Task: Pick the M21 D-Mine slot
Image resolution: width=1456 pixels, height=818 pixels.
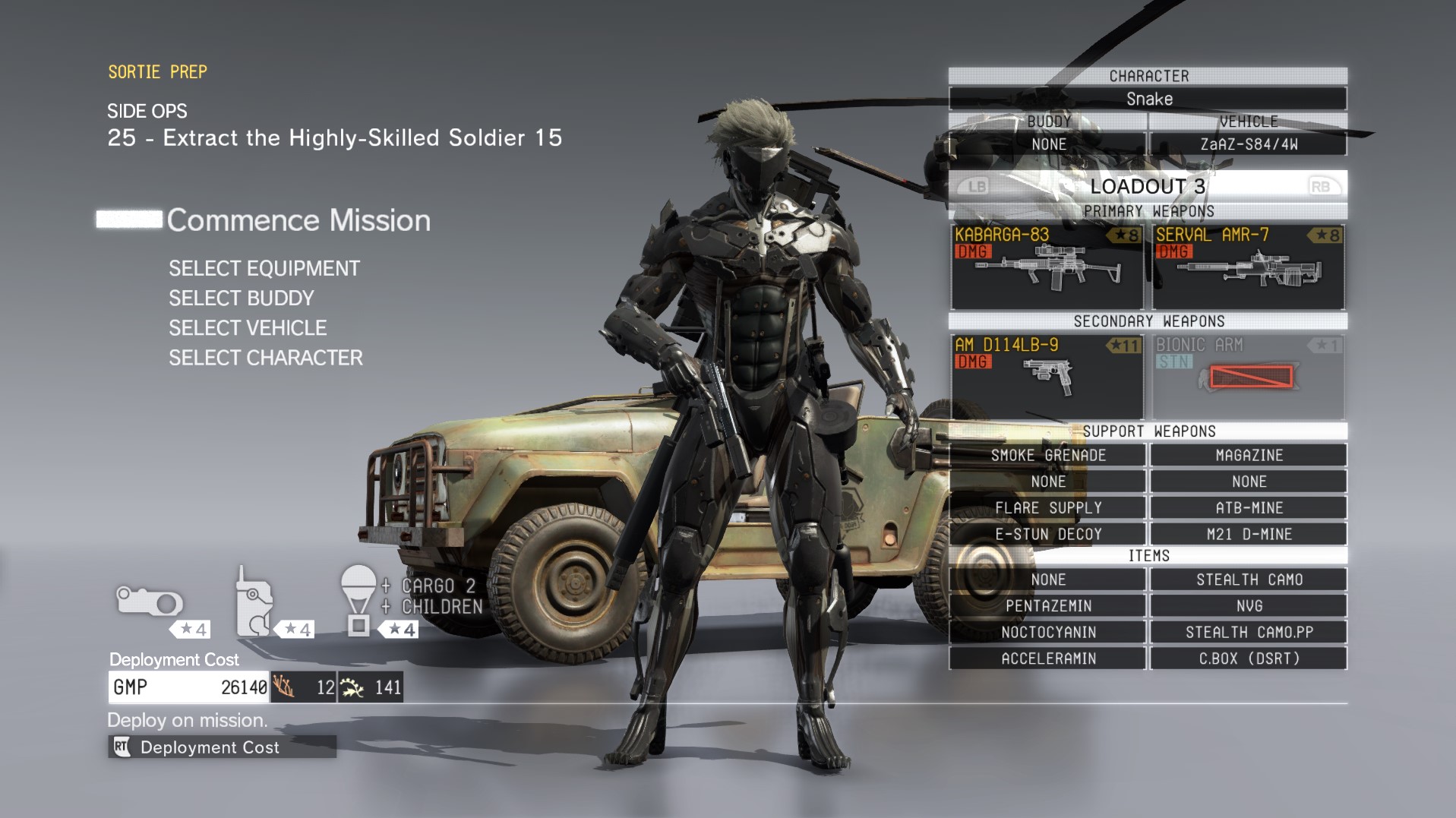Action: pos(1249,534)
